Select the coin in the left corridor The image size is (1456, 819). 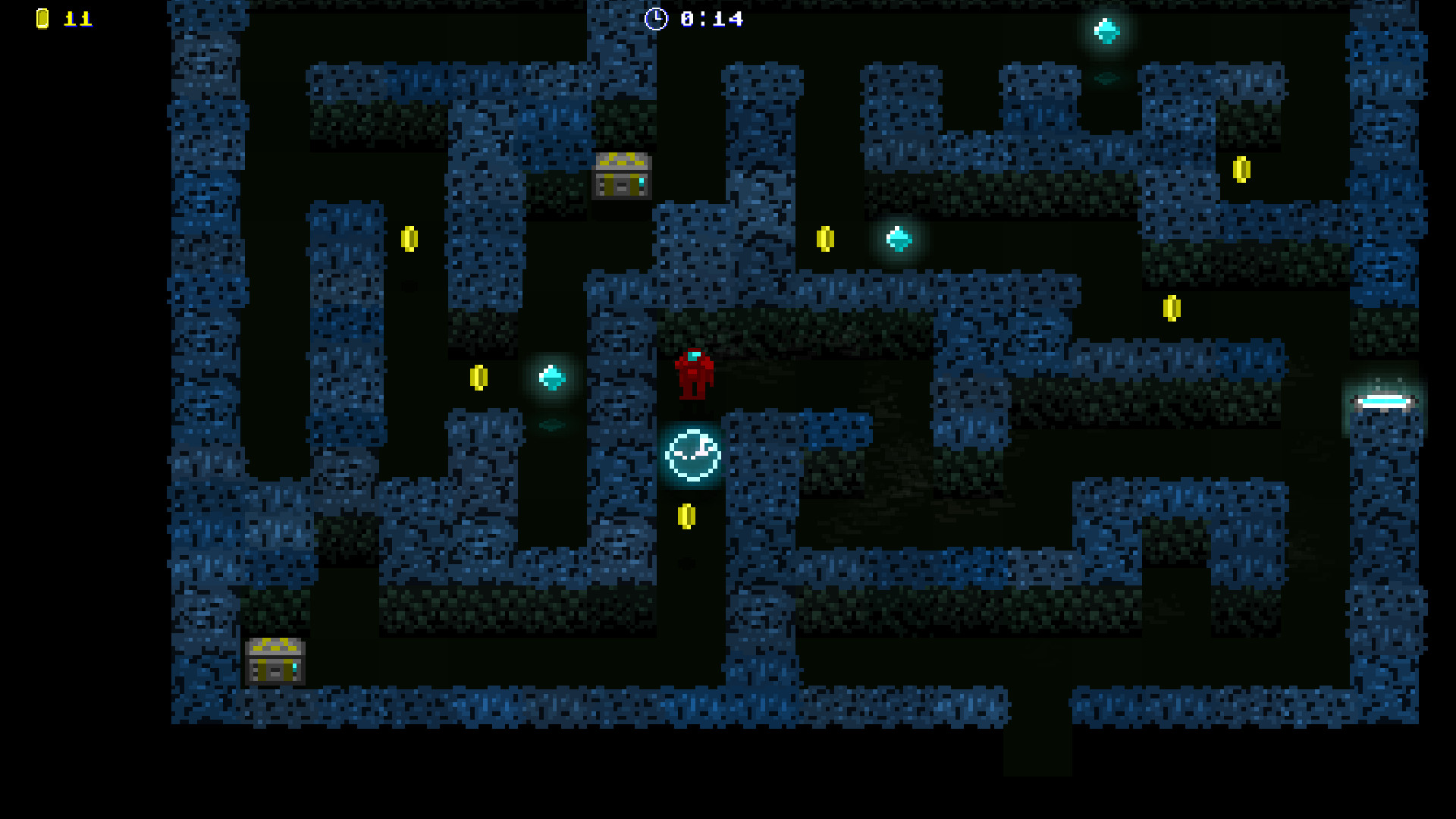[409, 237]
